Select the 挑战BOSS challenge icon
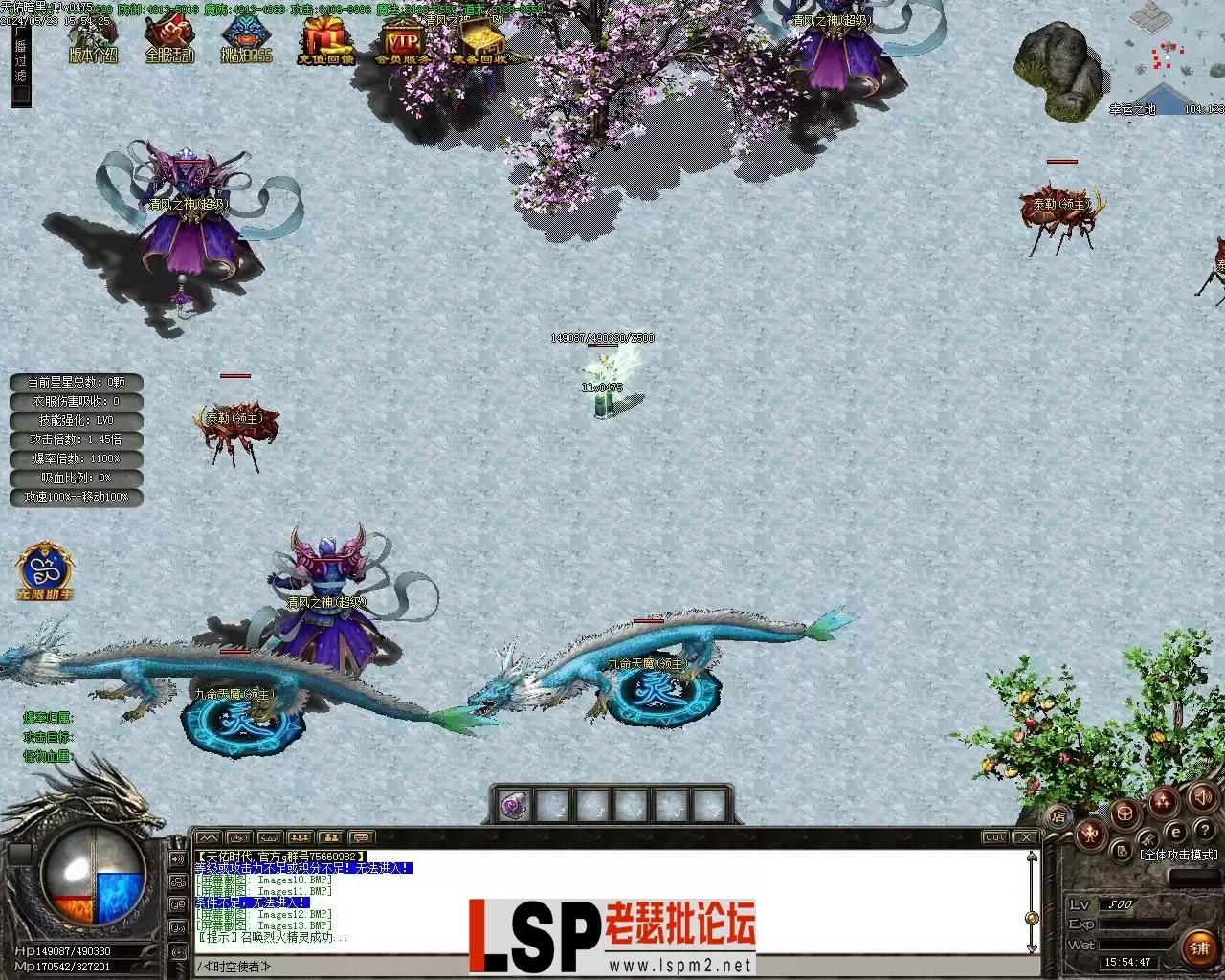The width and height of the screenshot is (1225, 980). (246, 41)
